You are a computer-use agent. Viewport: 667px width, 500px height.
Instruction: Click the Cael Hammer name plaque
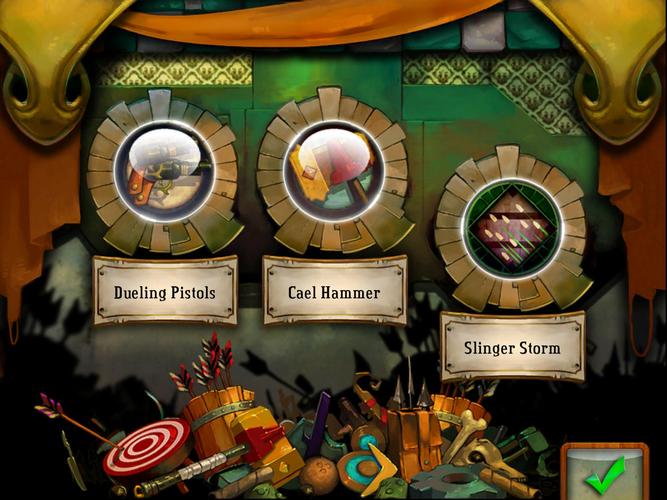(334, 291)
